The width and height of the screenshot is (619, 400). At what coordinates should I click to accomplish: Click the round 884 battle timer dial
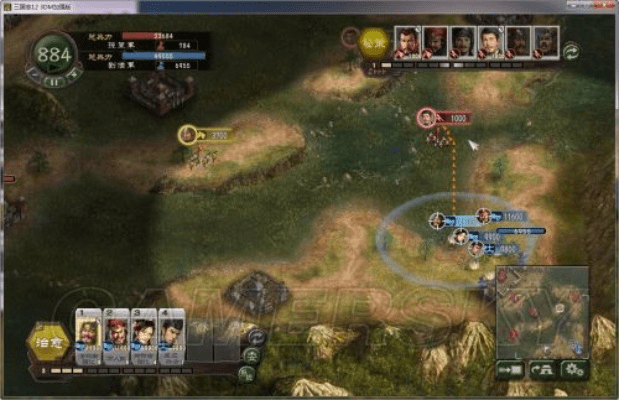[54, 56]
